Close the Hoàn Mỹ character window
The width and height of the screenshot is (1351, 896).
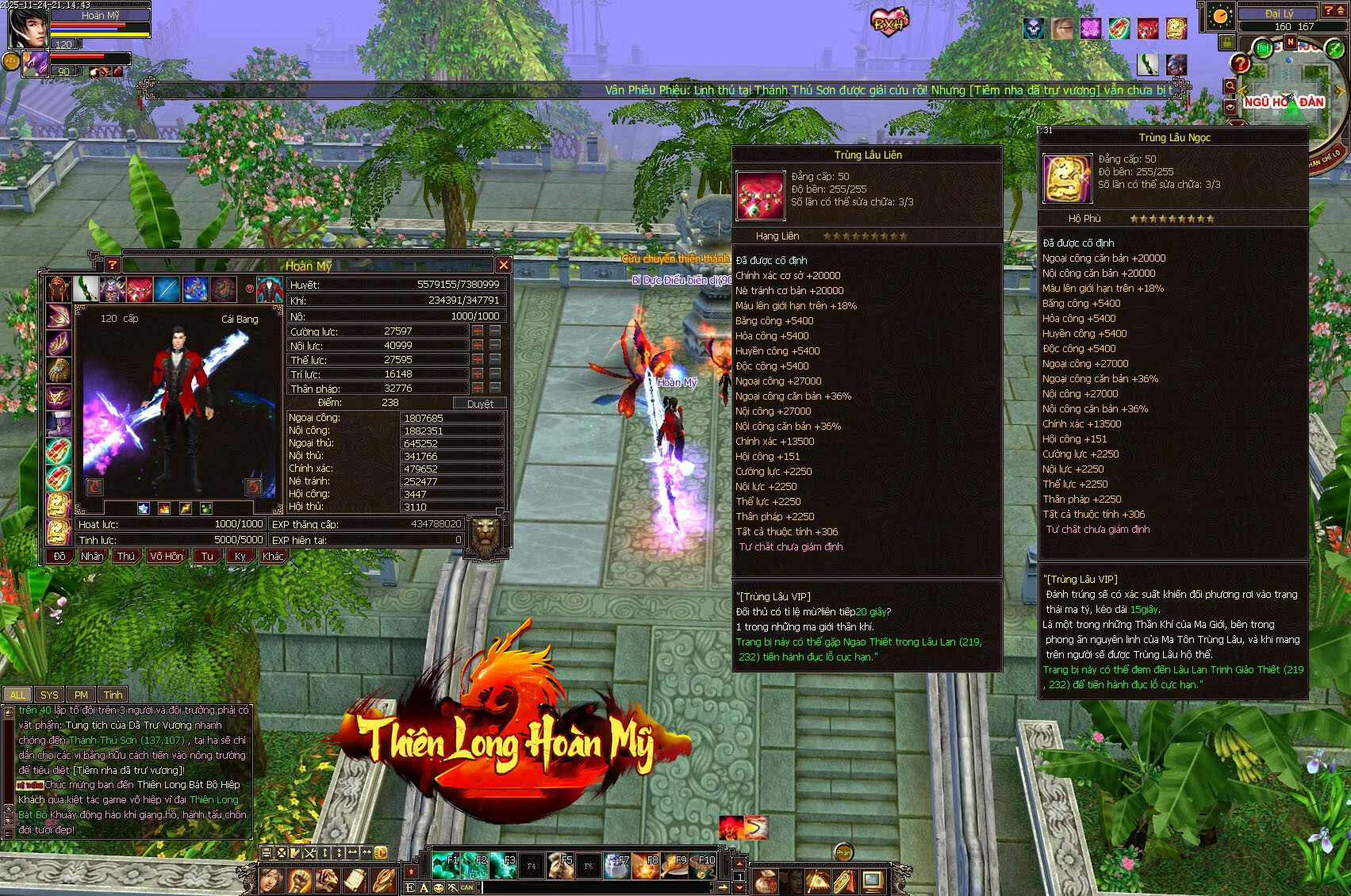pyautogui.click(x=503, y=265)
